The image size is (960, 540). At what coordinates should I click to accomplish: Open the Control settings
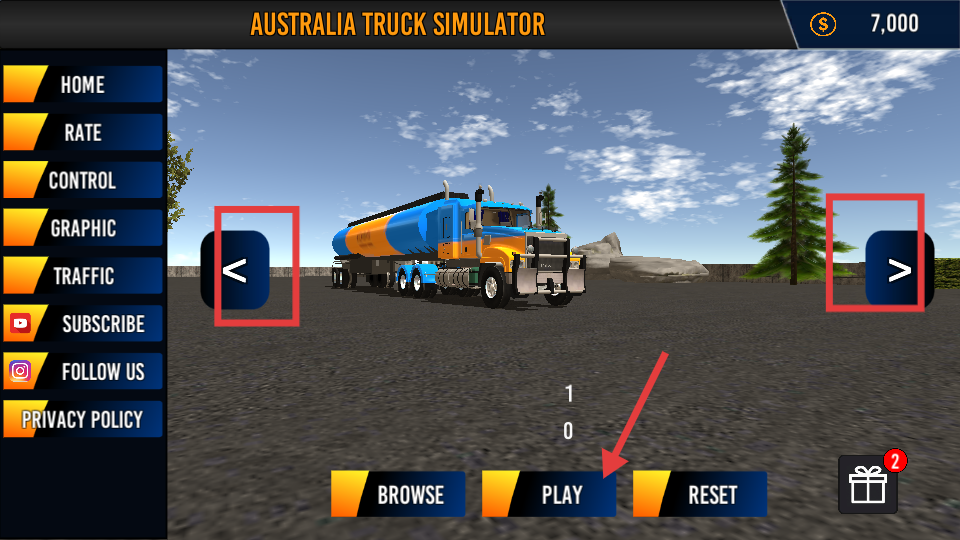[x=82, y=181]
